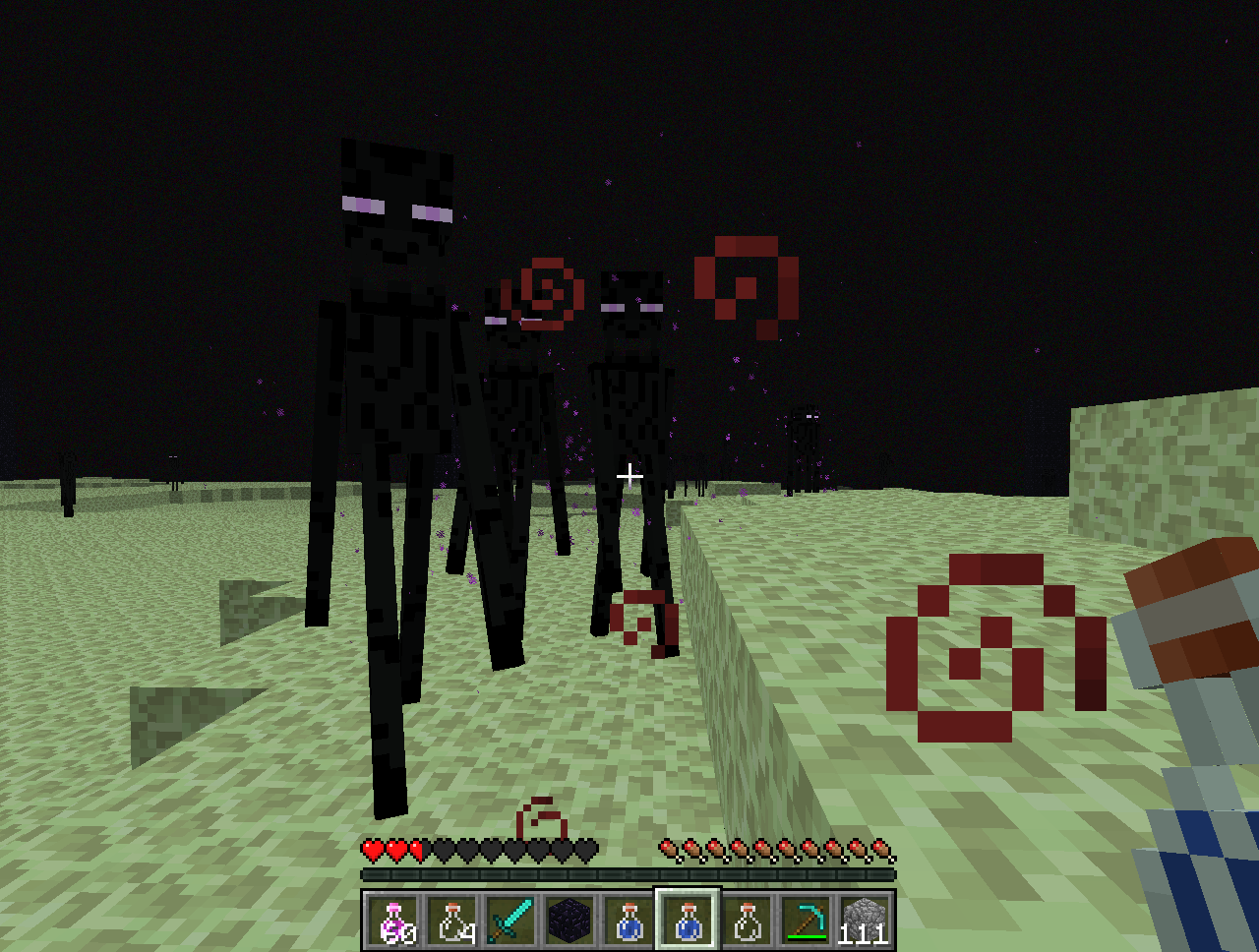This screenshot has height=952, width=1259.
Task: Select the unhighlighted water bottle beside obsidian
Action: click(x=629, y=922)
